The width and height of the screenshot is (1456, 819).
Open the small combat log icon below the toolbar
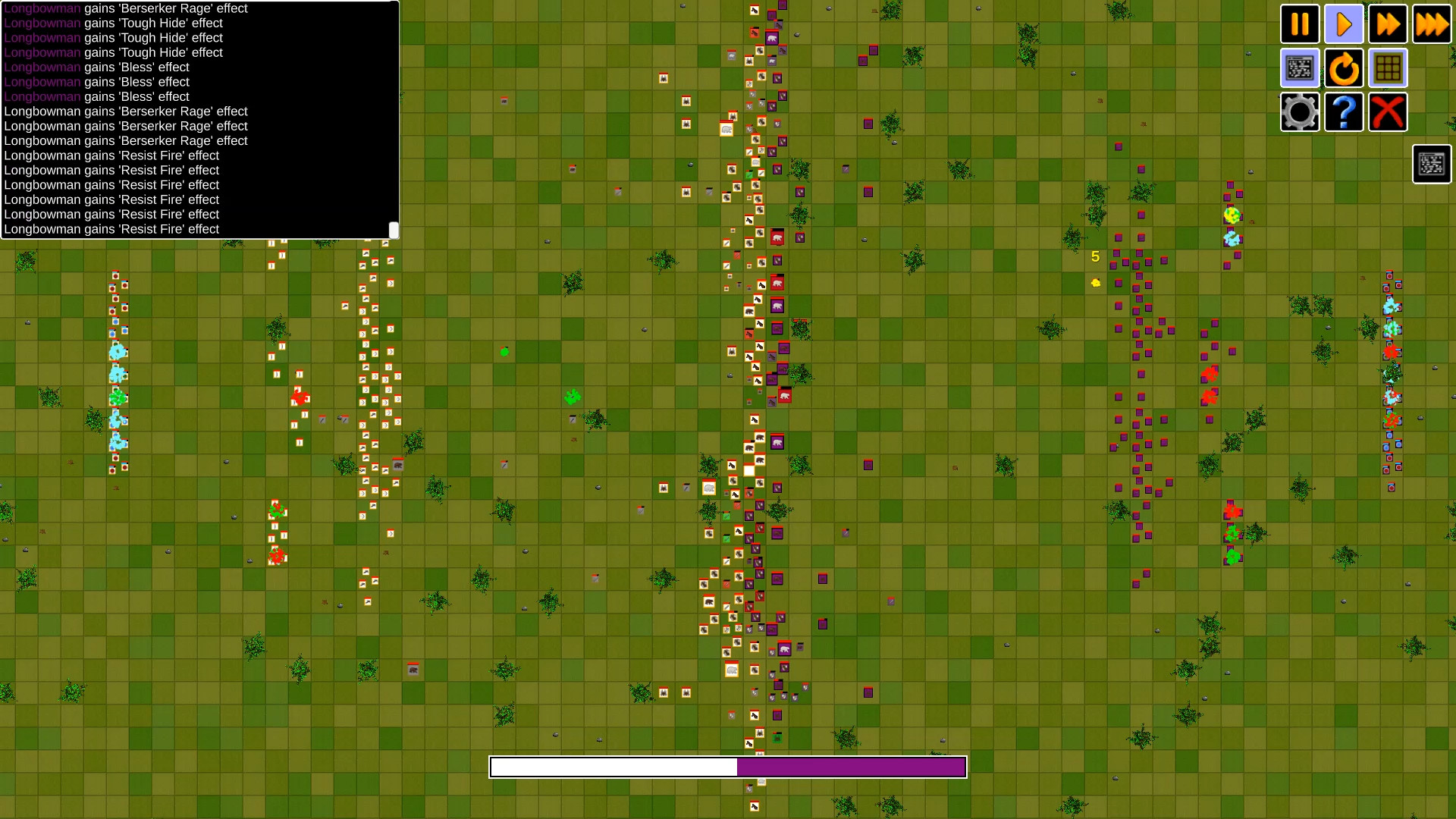[x=1431, y=164]
